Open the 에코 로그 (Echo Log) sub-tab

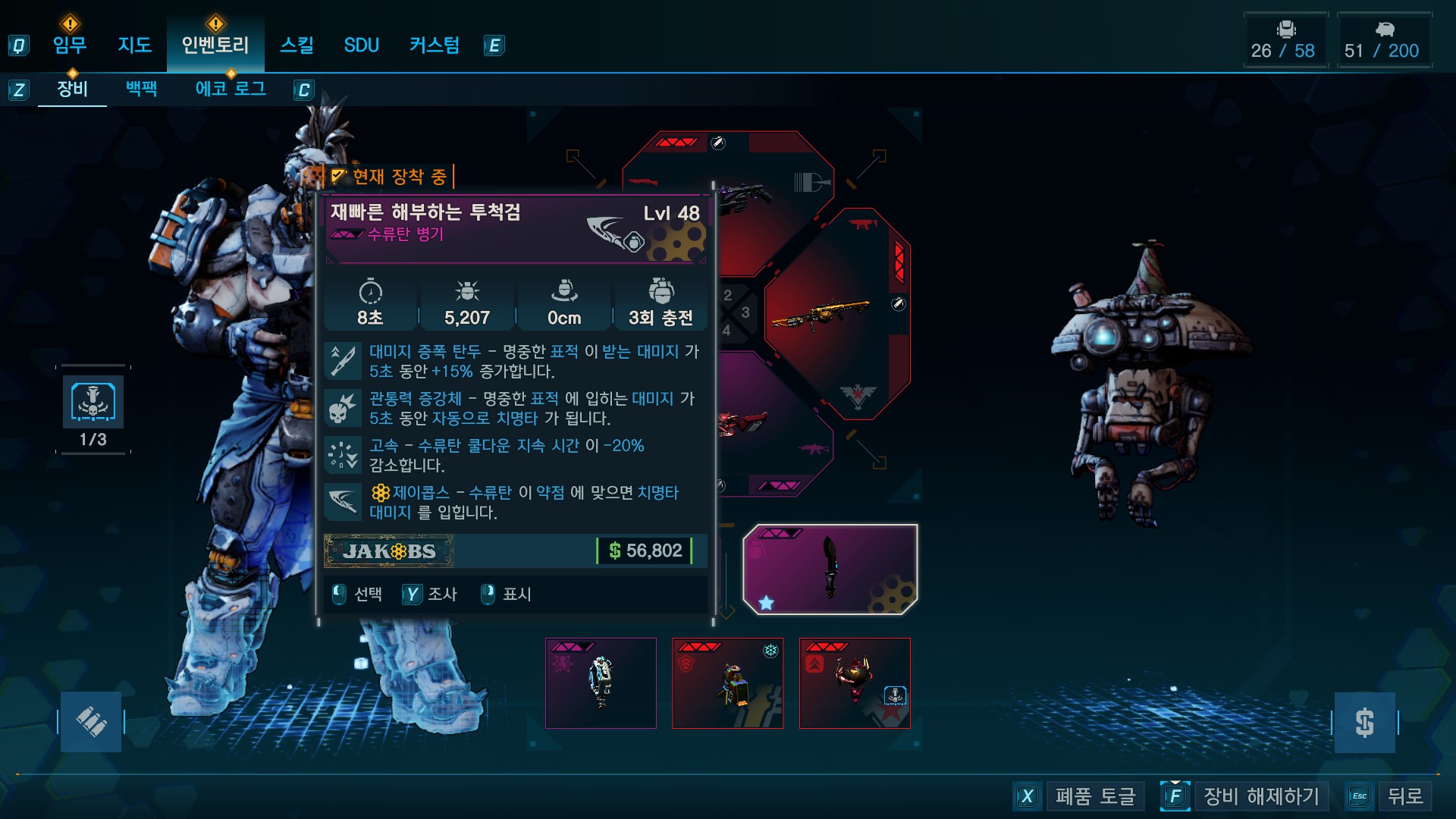click(231, 89)
